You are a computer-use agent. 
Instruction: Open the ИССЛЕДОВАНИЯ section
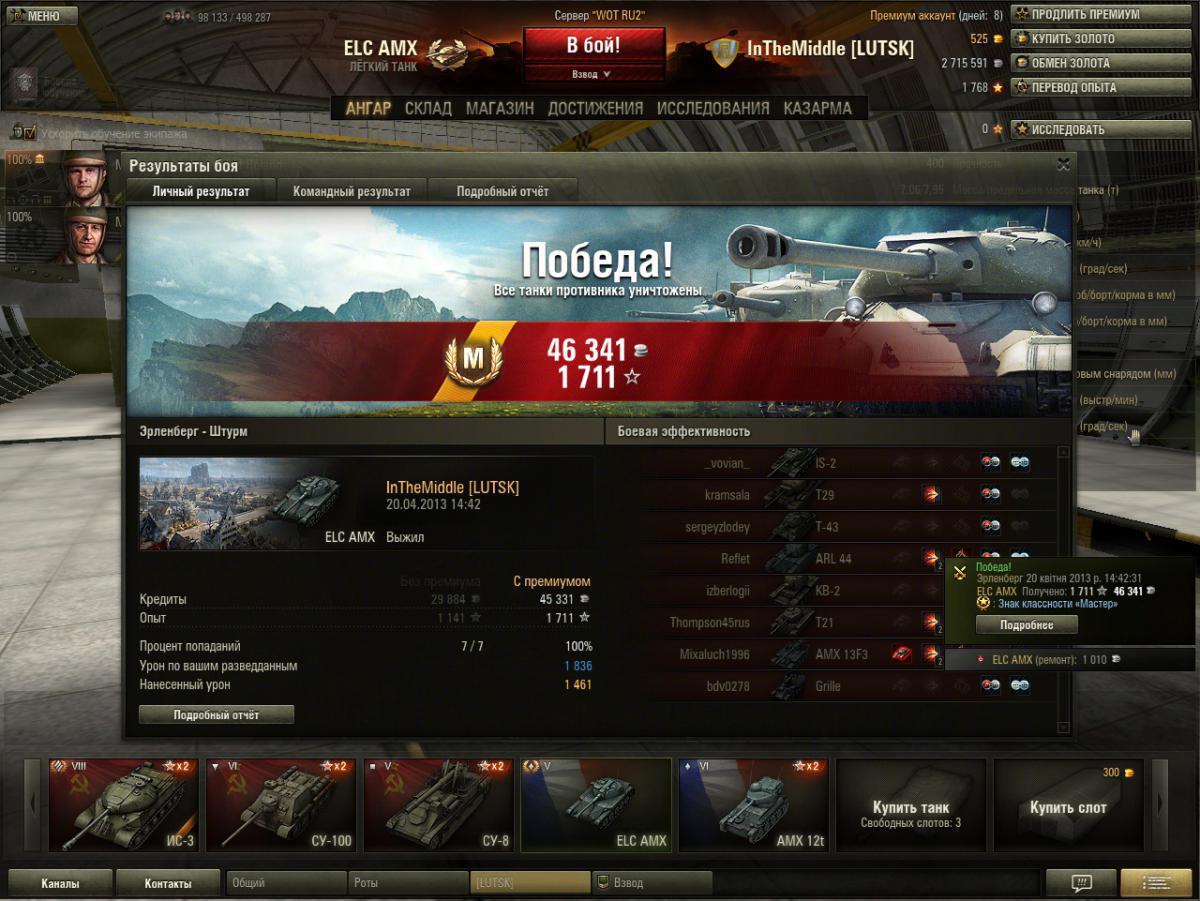pos(713,108)
